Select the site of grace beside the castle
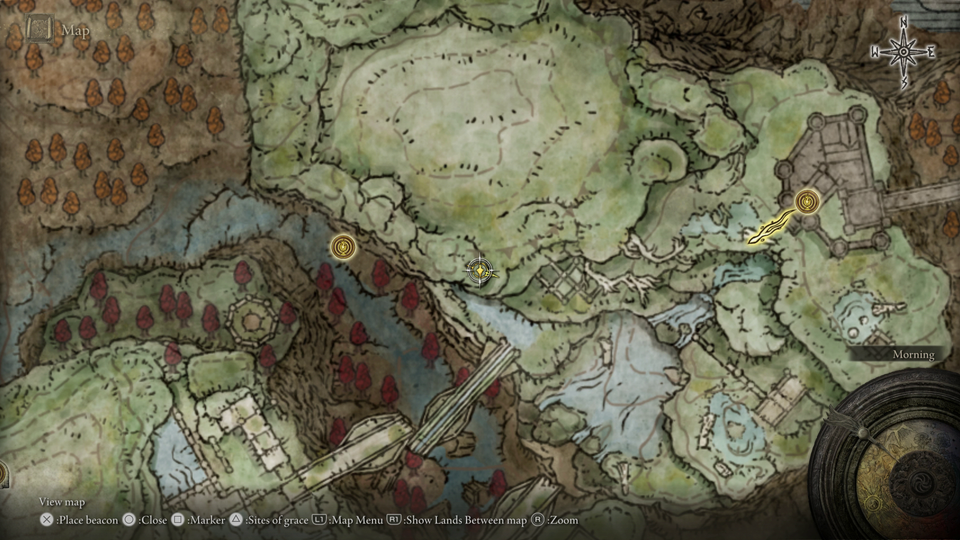The height and width of the screenshot is (540, 960). pos(807,202)
